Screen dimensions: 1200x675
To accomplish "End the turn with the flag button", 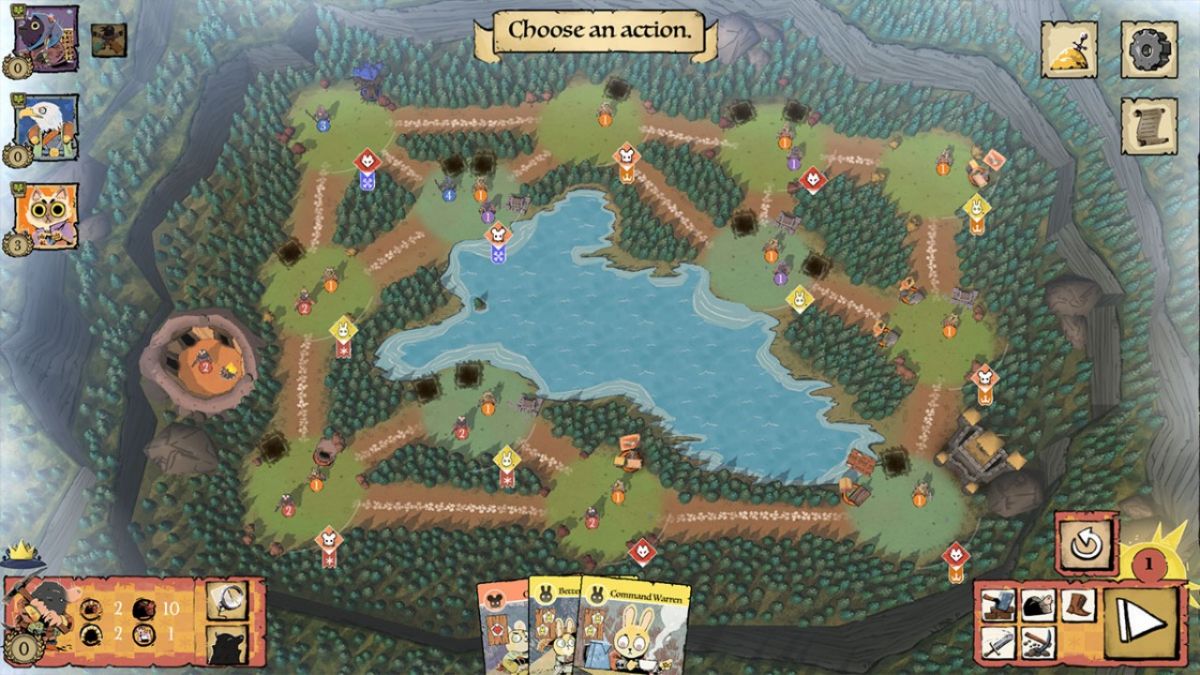I will (x=1140, y=623).
